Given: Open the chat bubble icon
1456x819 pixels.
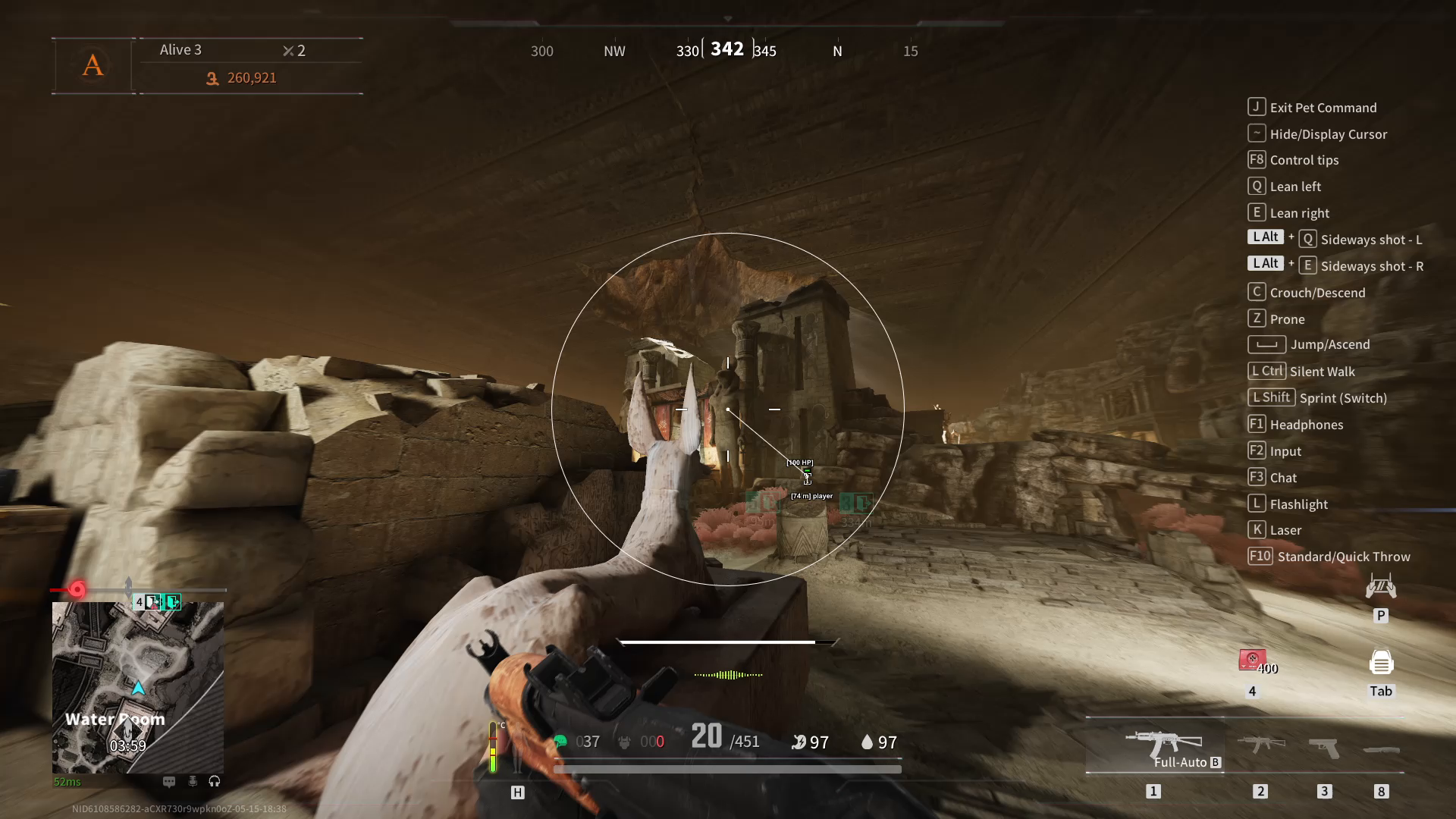Looking at the screenshot, I should pyautogui.click(x=169, y=781).
